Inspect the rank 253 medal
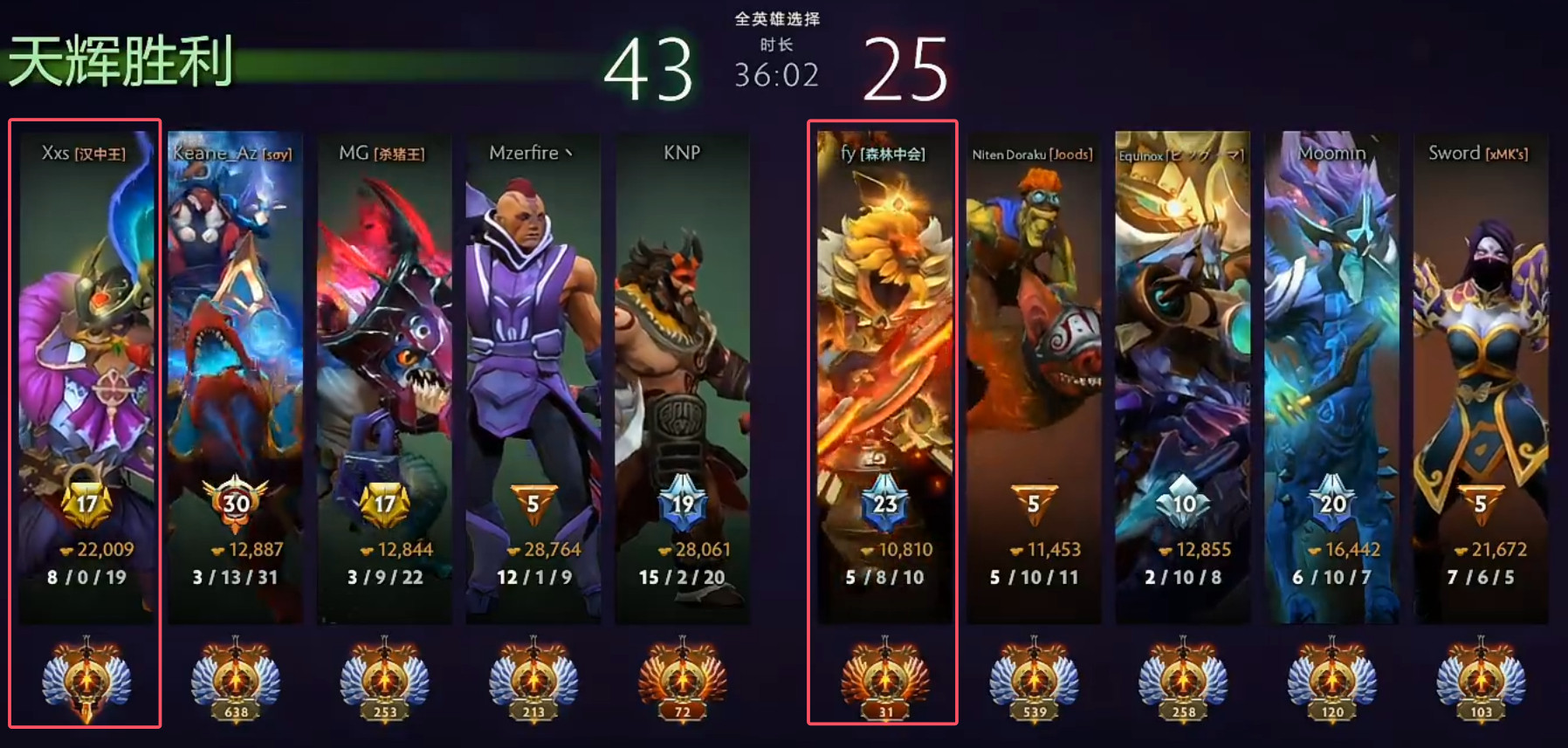Screen dimensions: 1568x748 pos(385,681)
